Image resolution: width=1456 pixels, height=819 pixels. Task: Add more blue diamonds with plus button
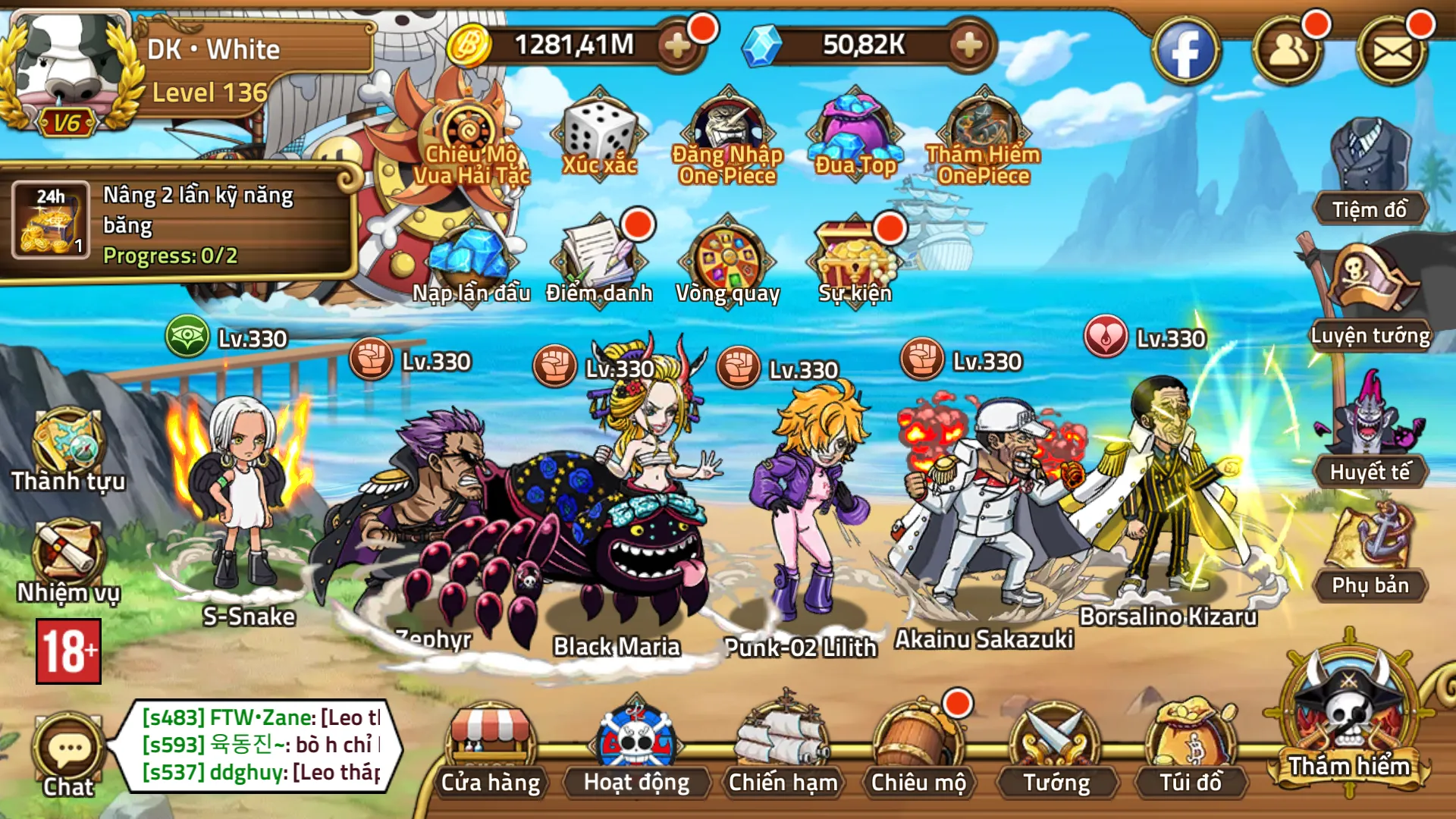coord(969,46)
